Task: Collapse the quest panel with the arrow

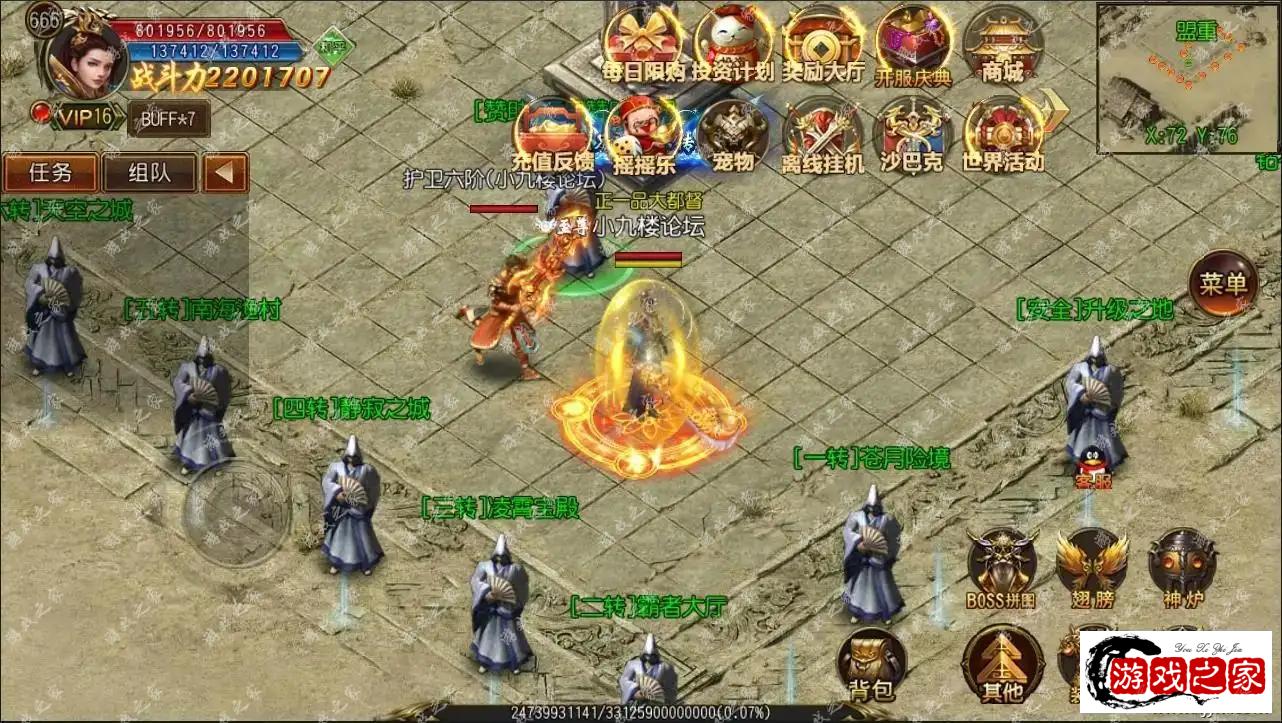Action: (225, 173)
